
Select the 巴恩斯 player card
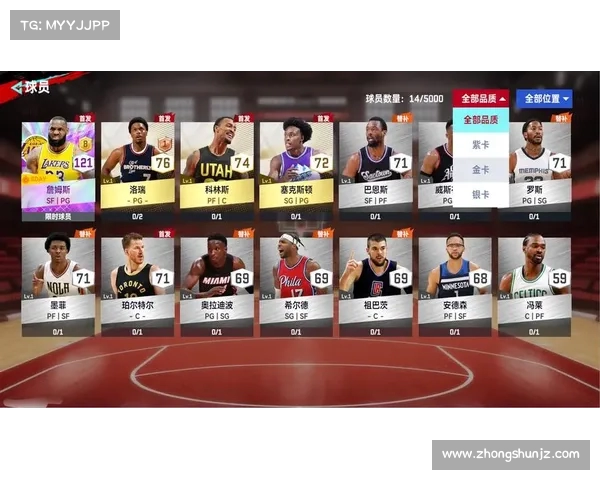point(375,168)
